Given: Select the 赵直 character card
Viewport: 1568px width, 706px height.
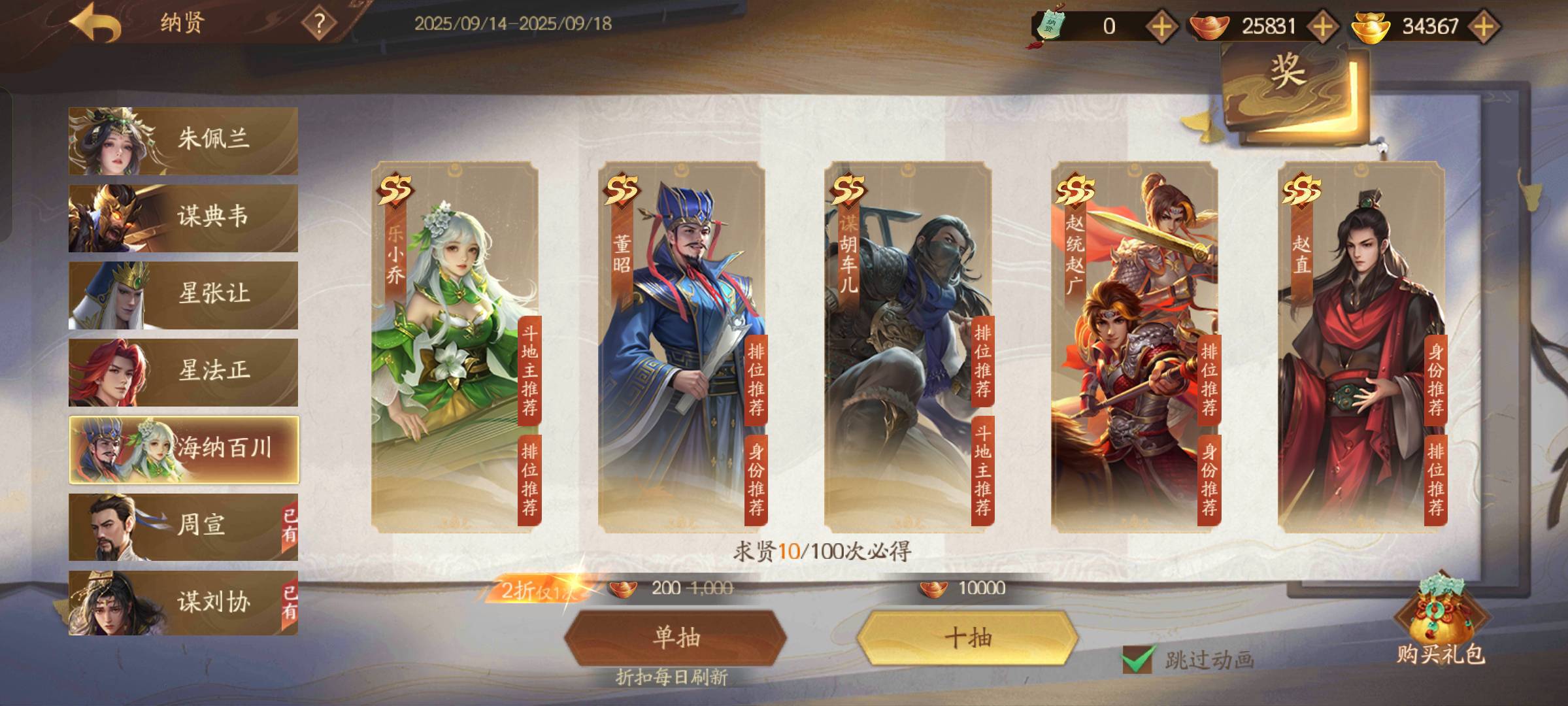Looking at the screenshot, I should (x=1361, y=346).
